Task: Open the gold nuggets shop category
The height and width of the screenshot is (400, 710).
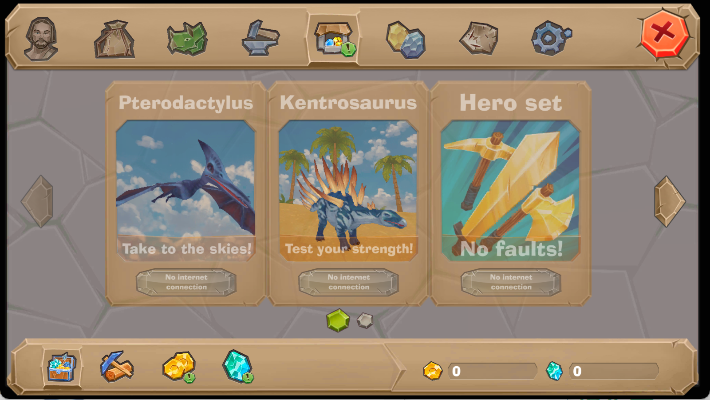Action: click(x=179, y=367)
